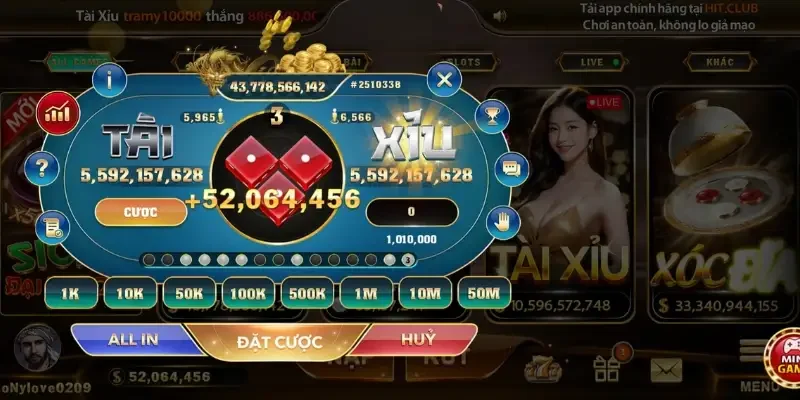Select the 1K chip
Viewport: 800px width, 400px height.
(70, 293)
